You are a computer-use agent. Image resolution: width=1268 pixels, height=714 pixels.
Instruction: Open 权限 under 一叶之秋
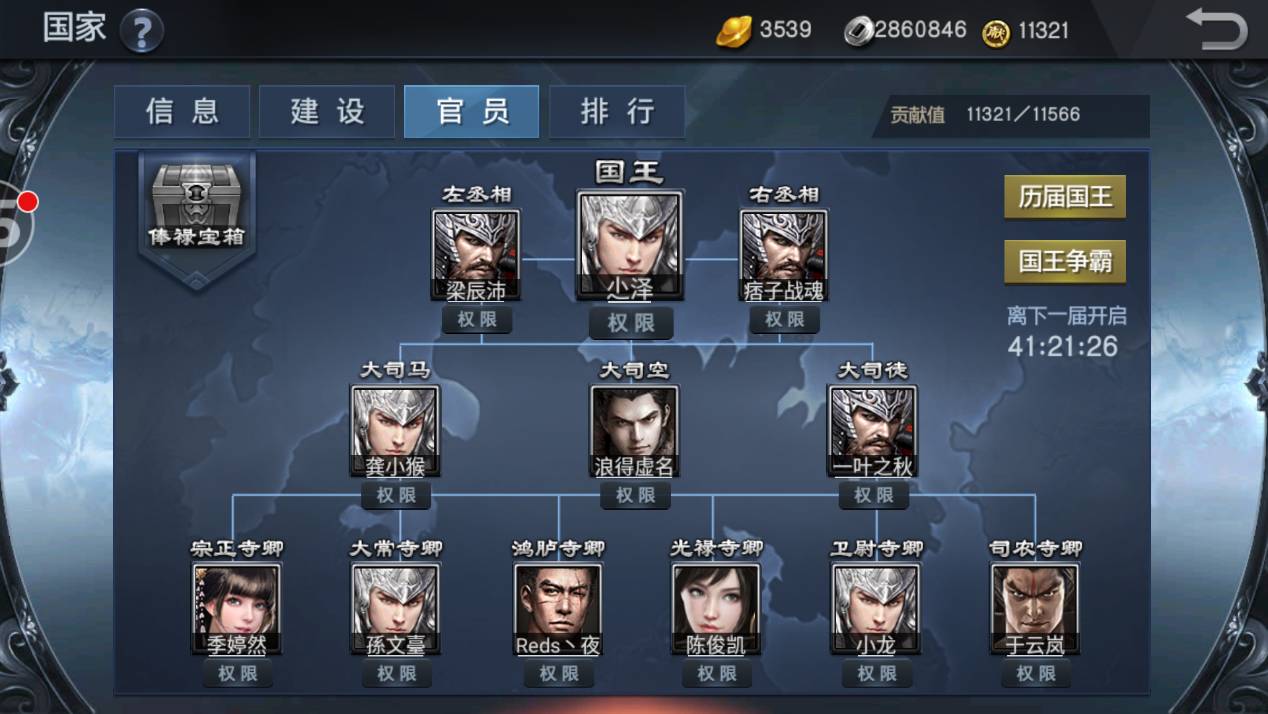(x=873, y=495)
